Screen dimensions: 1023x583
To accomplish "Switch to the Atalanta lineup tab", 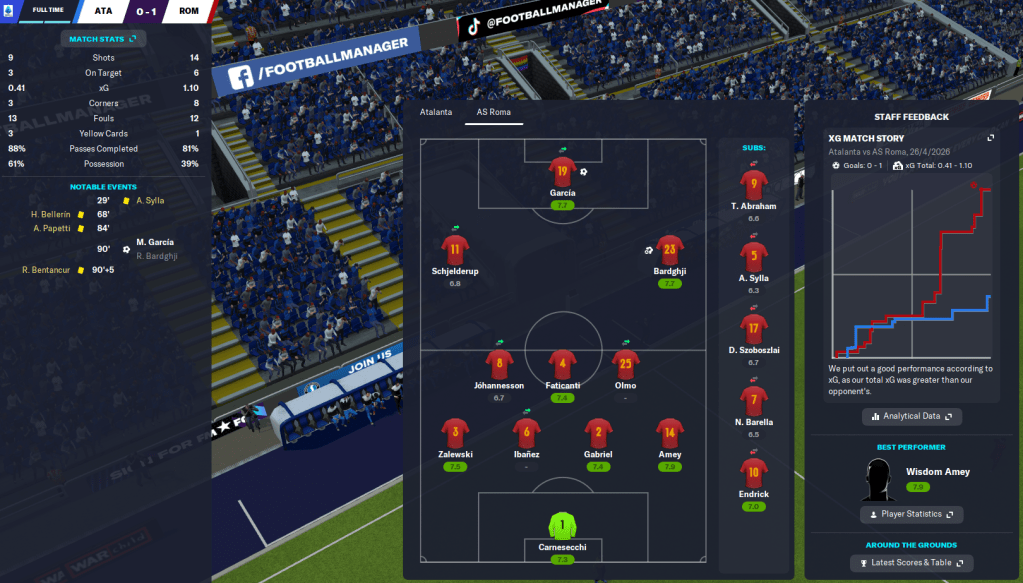I will coord(435,112).
